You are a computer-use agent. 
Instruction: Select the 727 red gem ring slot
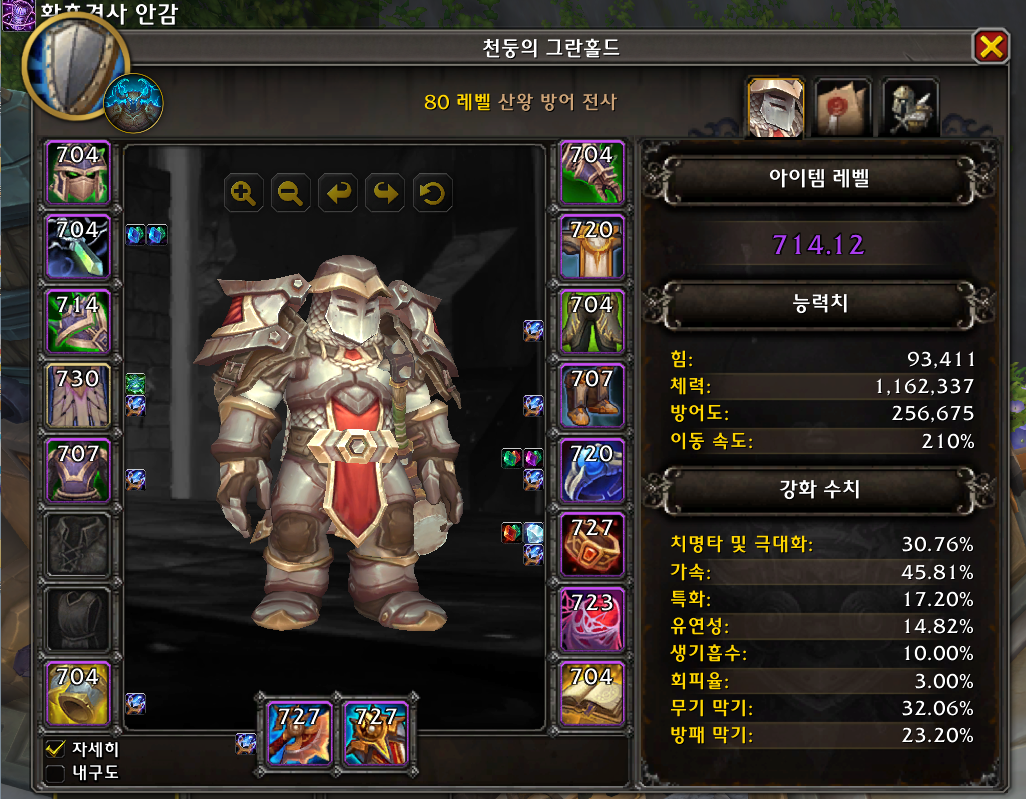(592, 545)
